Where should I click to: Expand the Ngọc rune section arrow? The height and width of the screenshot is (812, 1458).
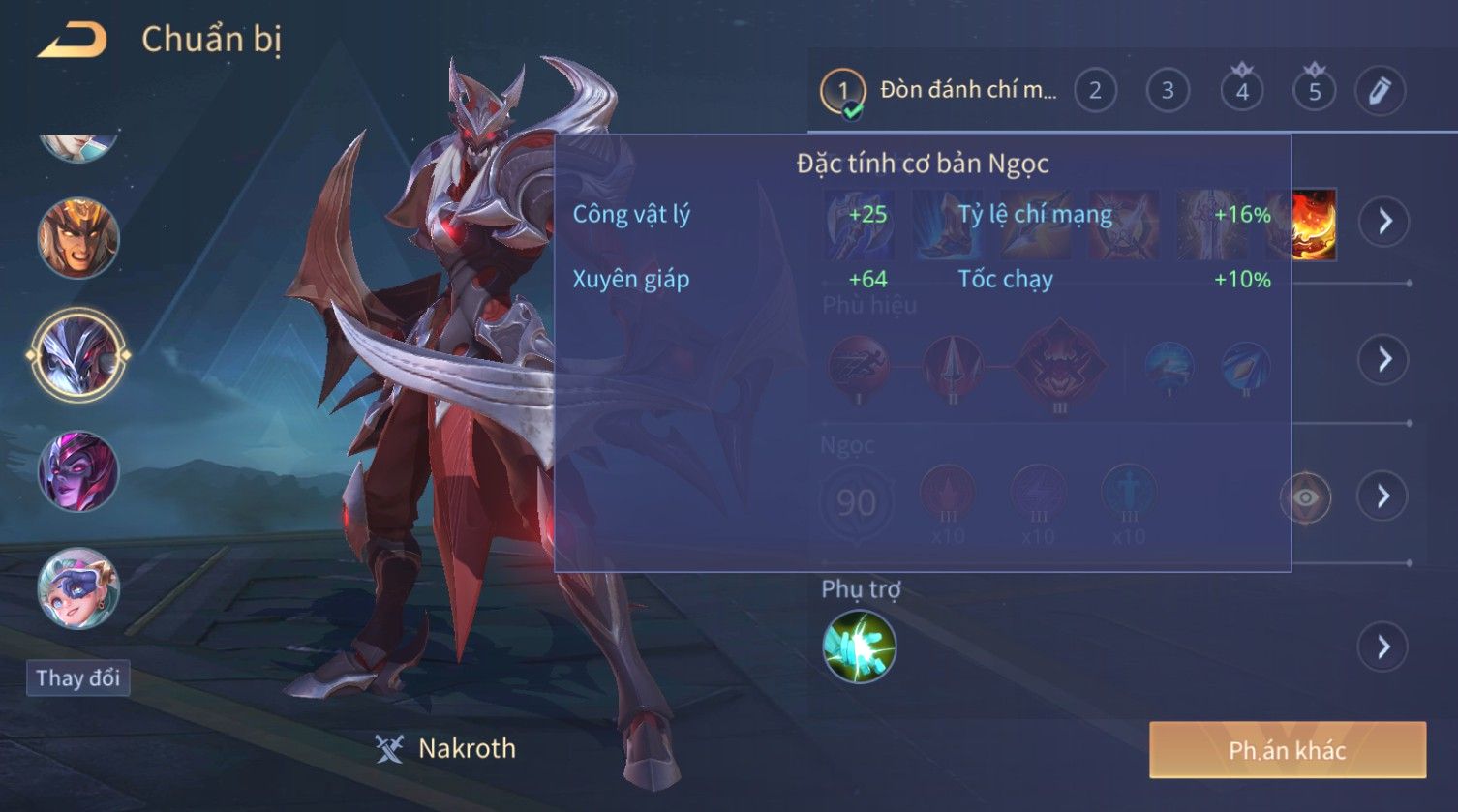click(1384, 496)
